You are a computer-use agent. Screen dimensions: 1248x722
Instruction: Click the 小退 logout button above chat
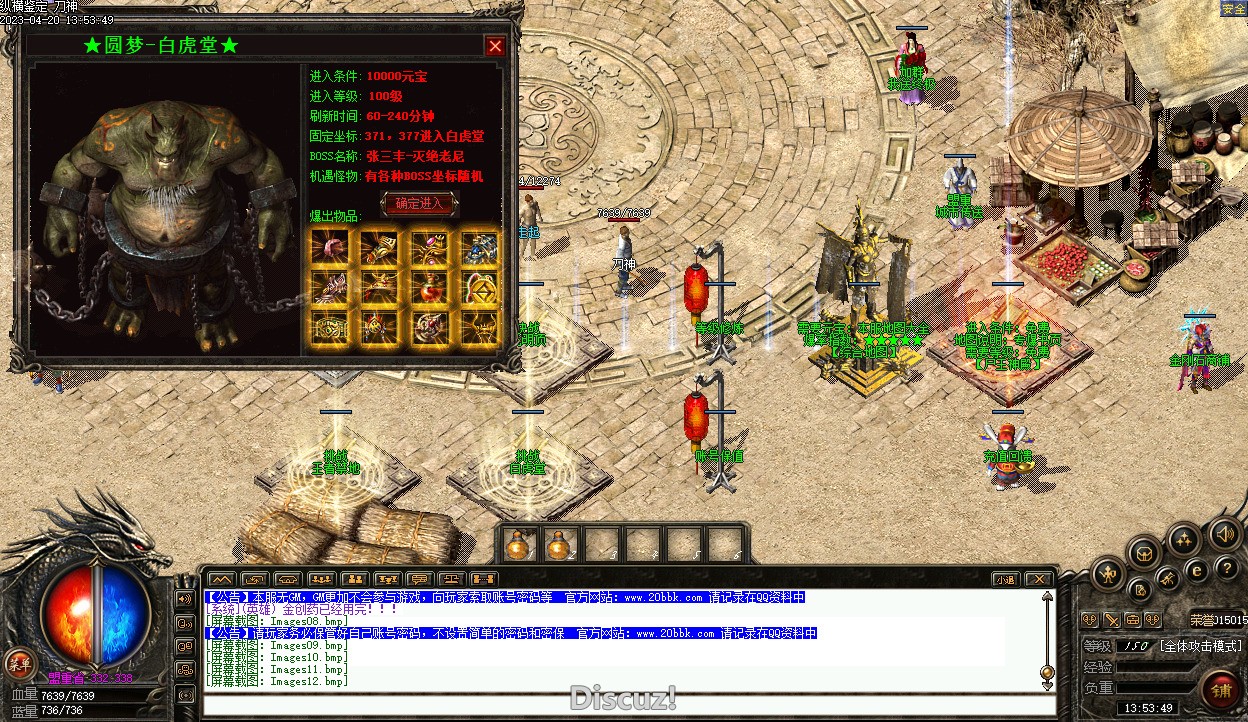click(x=1004, y=579)
